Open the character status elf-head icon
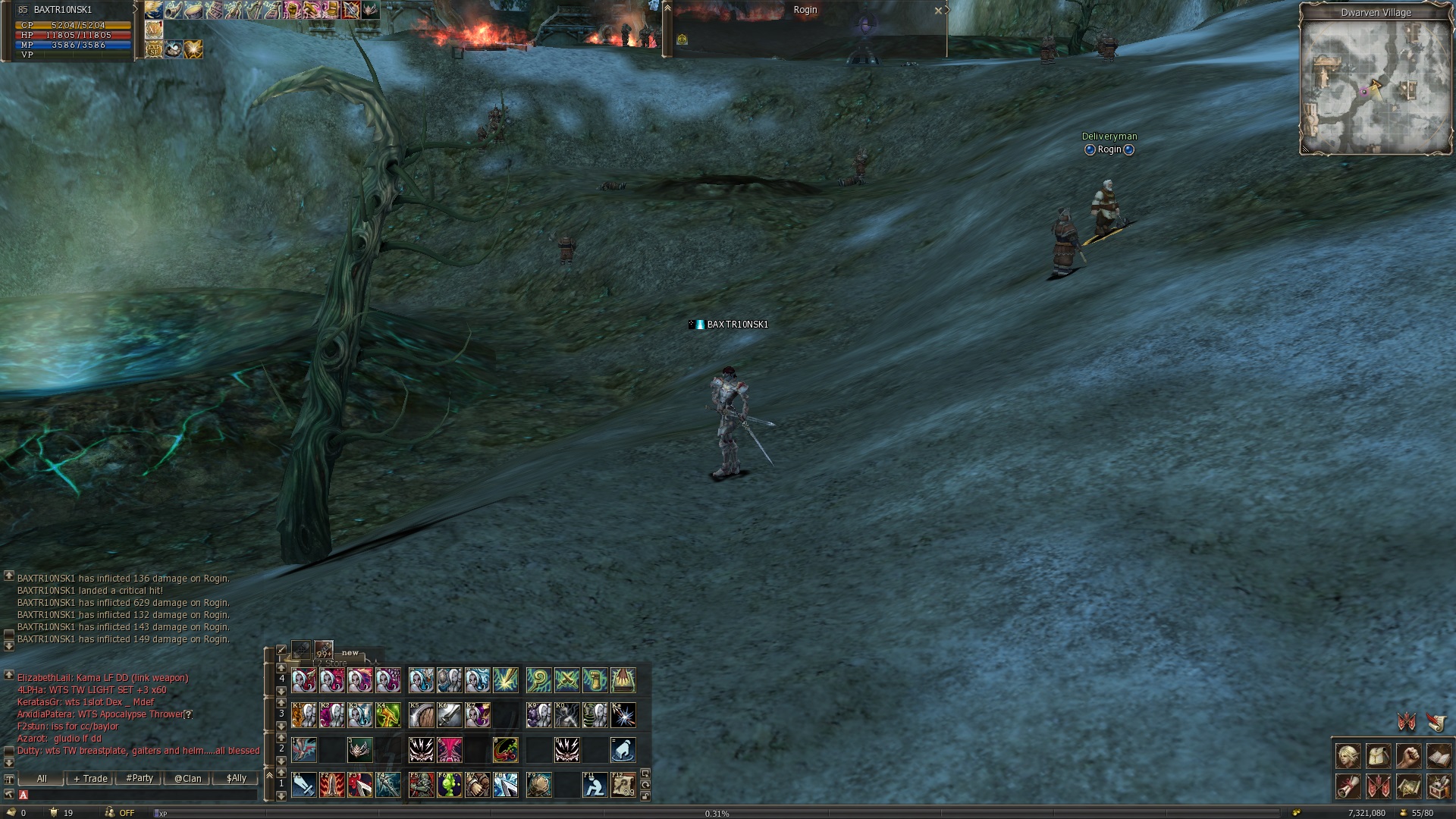 click(x=1348, y=757)
